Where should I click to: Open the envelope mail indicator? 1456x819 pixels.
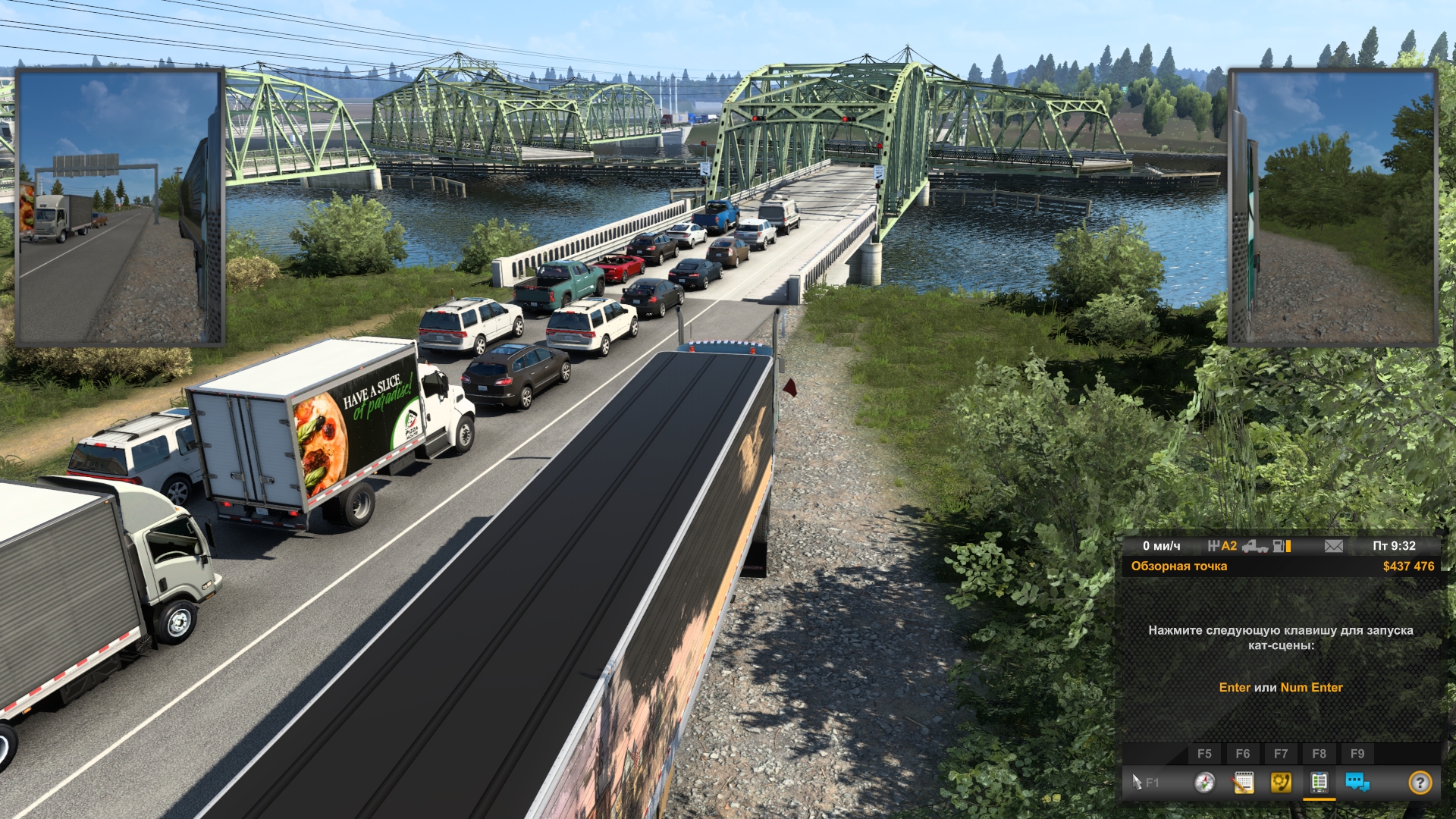[x=1333, y=546]
